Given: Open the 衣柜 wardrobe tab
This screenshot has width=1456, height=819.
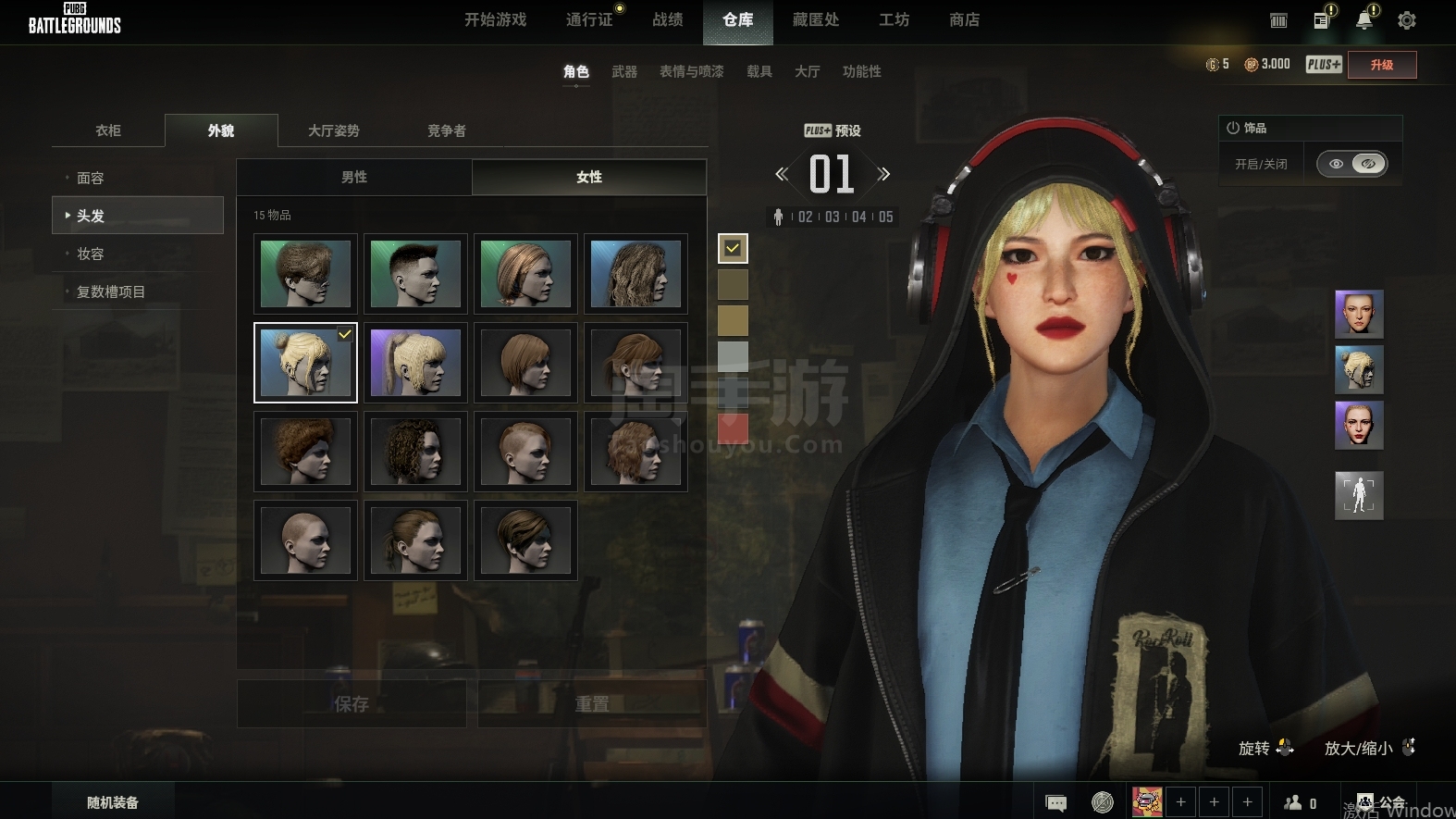Looking at the screenshot, I should (x=108, y=130).
